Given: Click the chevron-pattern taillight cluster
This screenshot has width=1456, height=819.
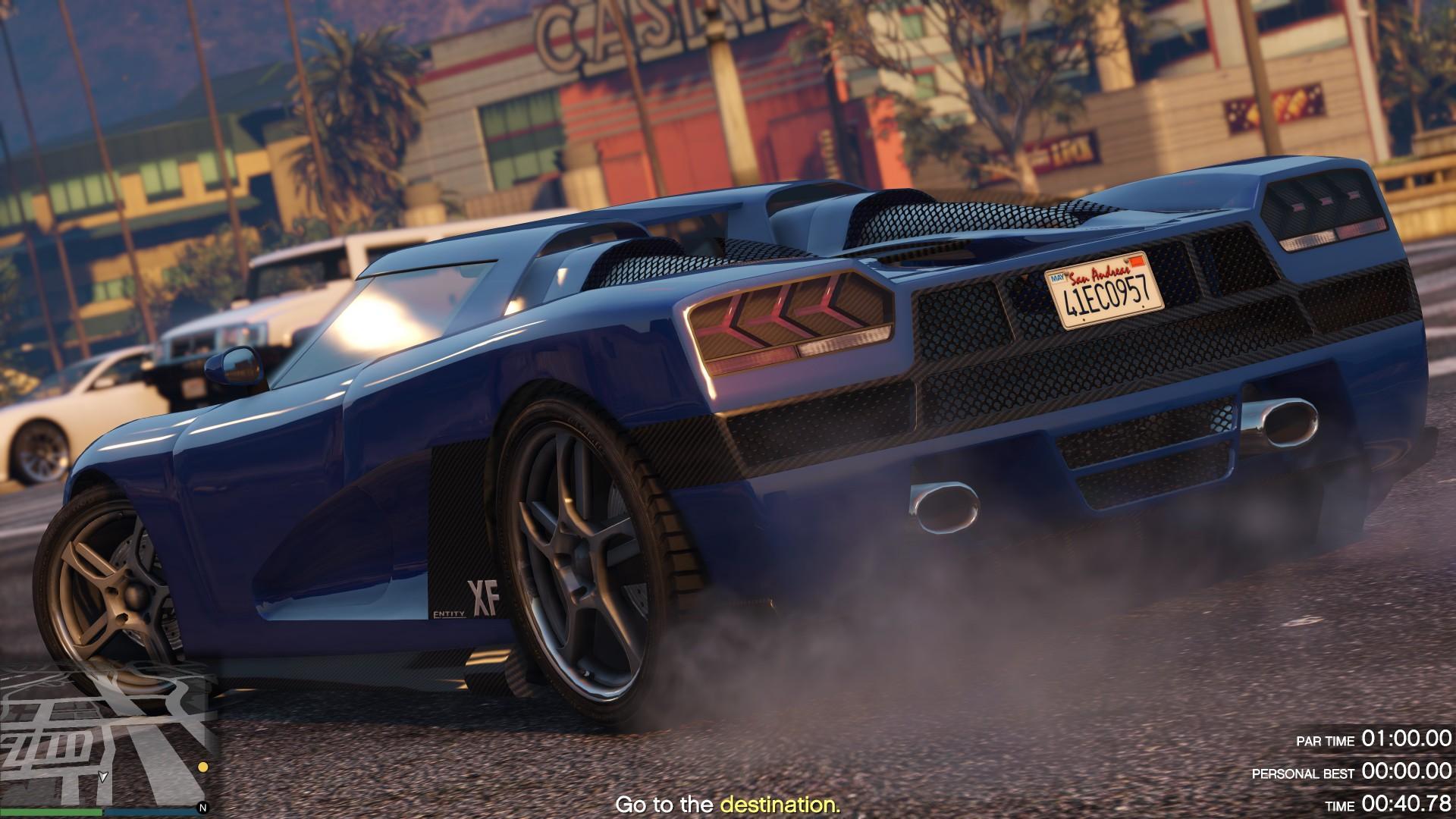Looking at the screenshot, I should tap(781, 318).
